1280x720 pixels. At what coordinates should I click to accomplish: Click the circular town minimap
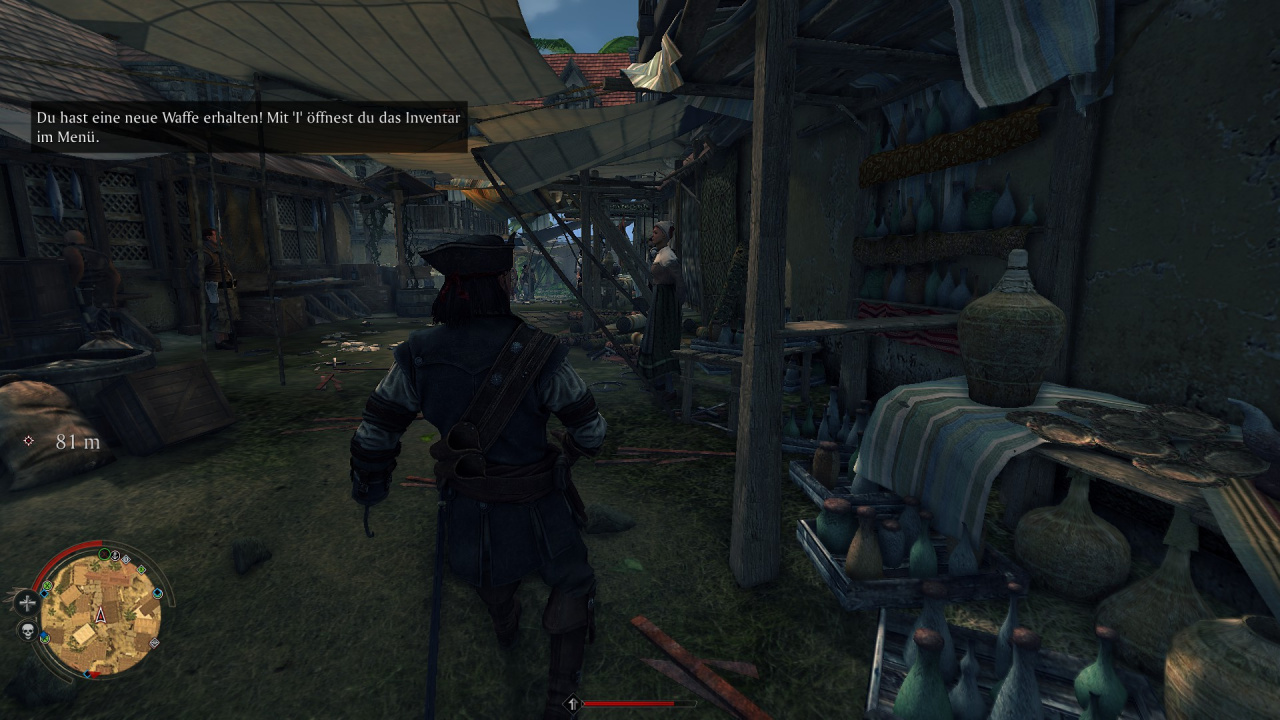[100, 610]
